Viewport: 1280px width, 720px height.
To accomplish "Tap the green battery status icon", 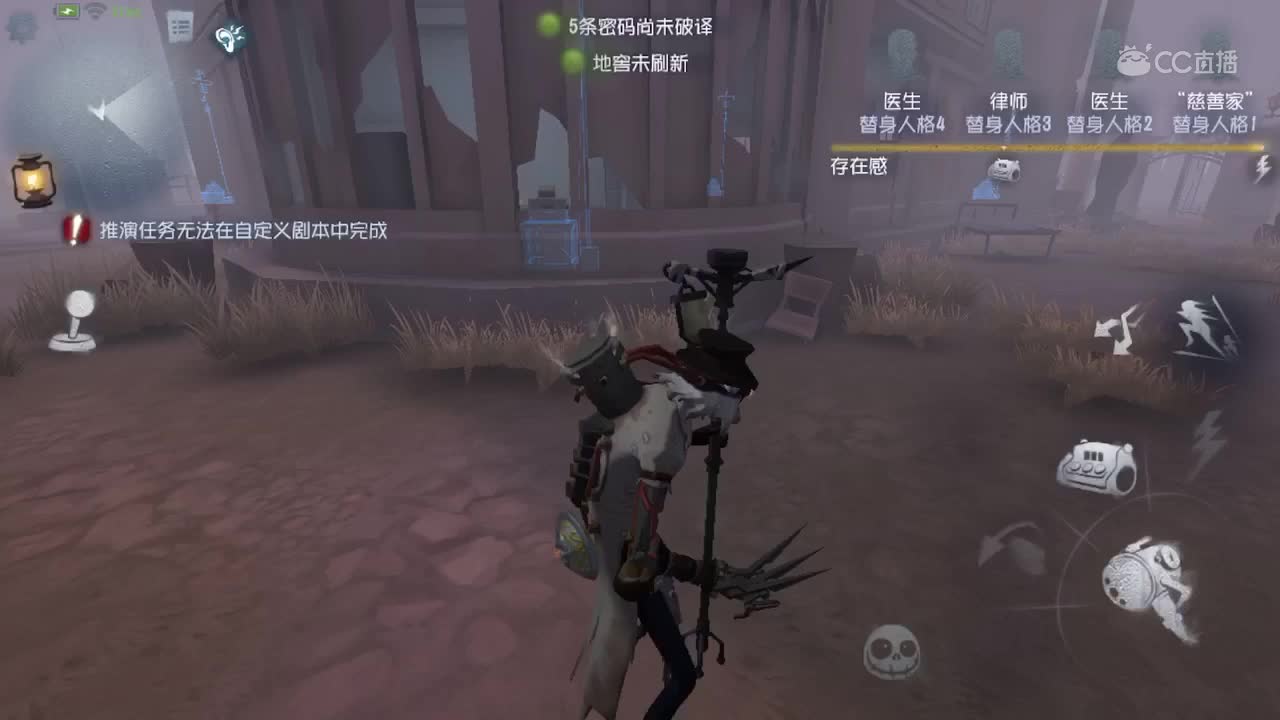I will click(x=68, y=12).
